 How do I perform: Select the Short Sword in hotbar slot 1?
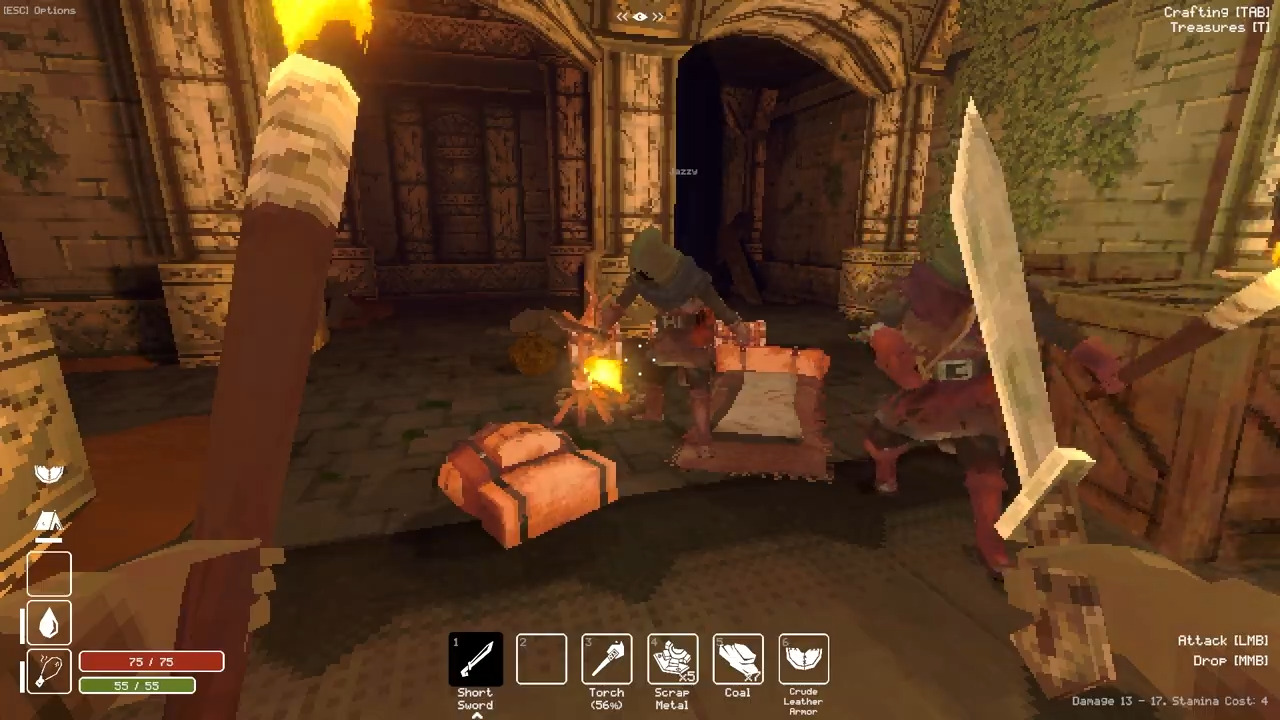[x=475, y=657]
